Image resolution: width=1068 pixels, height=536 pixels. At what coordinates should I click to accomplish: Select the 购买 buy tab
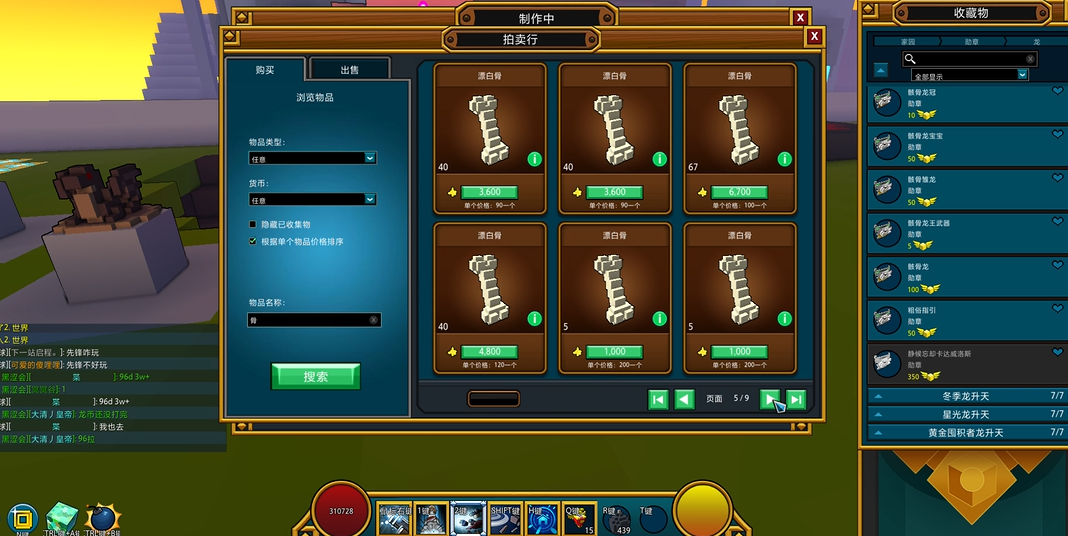coord(265,69)
